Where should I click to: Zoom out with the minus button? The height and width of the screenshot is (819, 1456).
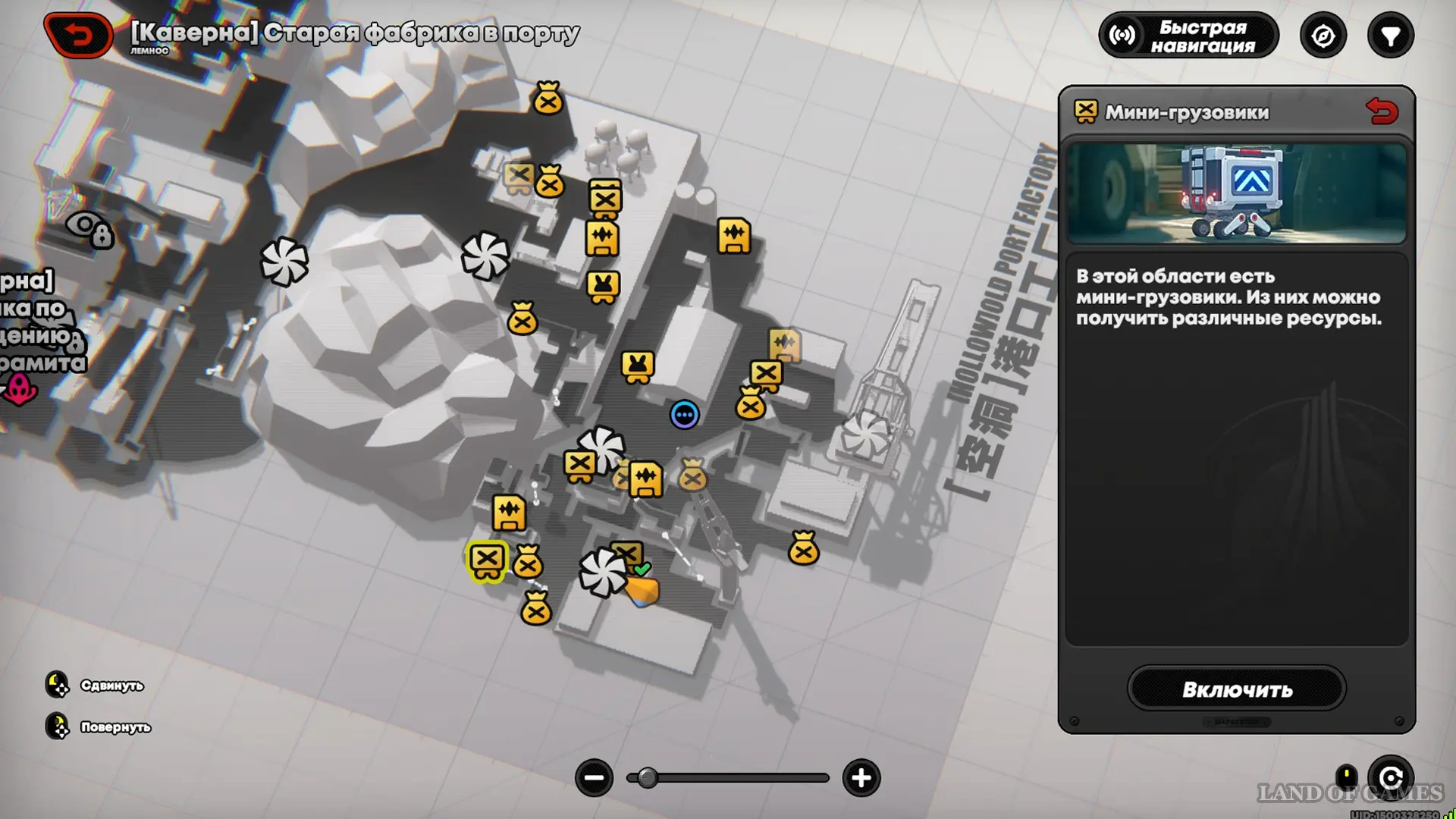(x=594, y=777)
